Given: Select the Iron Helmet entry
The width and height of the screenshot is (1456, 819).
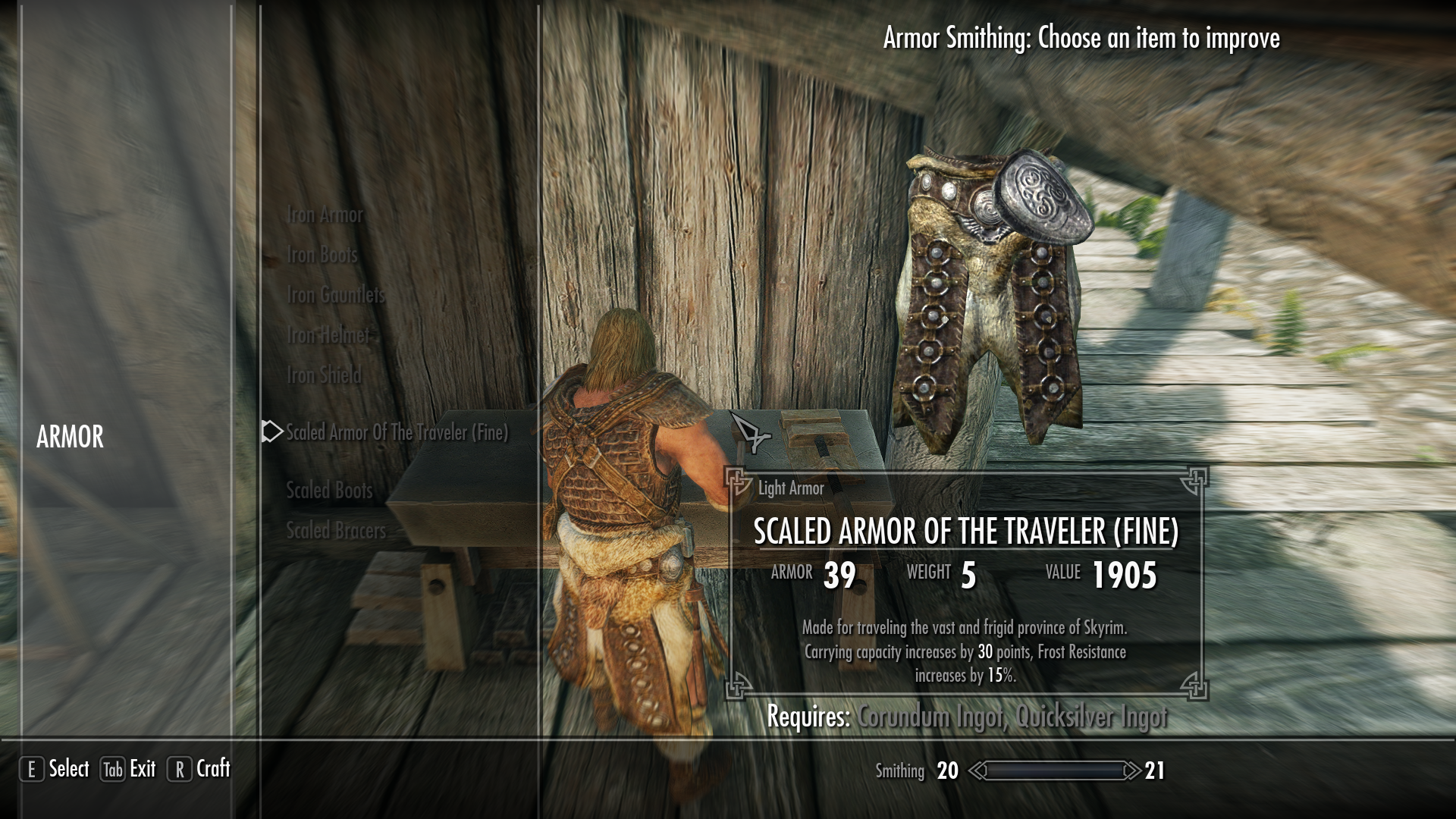Looking at the screenshot, I should tap(328, 335).
